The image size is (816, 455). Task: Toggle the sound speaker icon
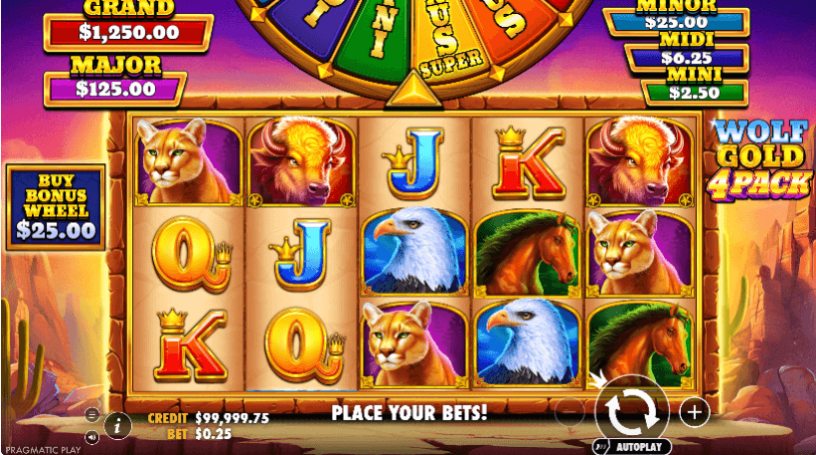click(x=92, y=436)
